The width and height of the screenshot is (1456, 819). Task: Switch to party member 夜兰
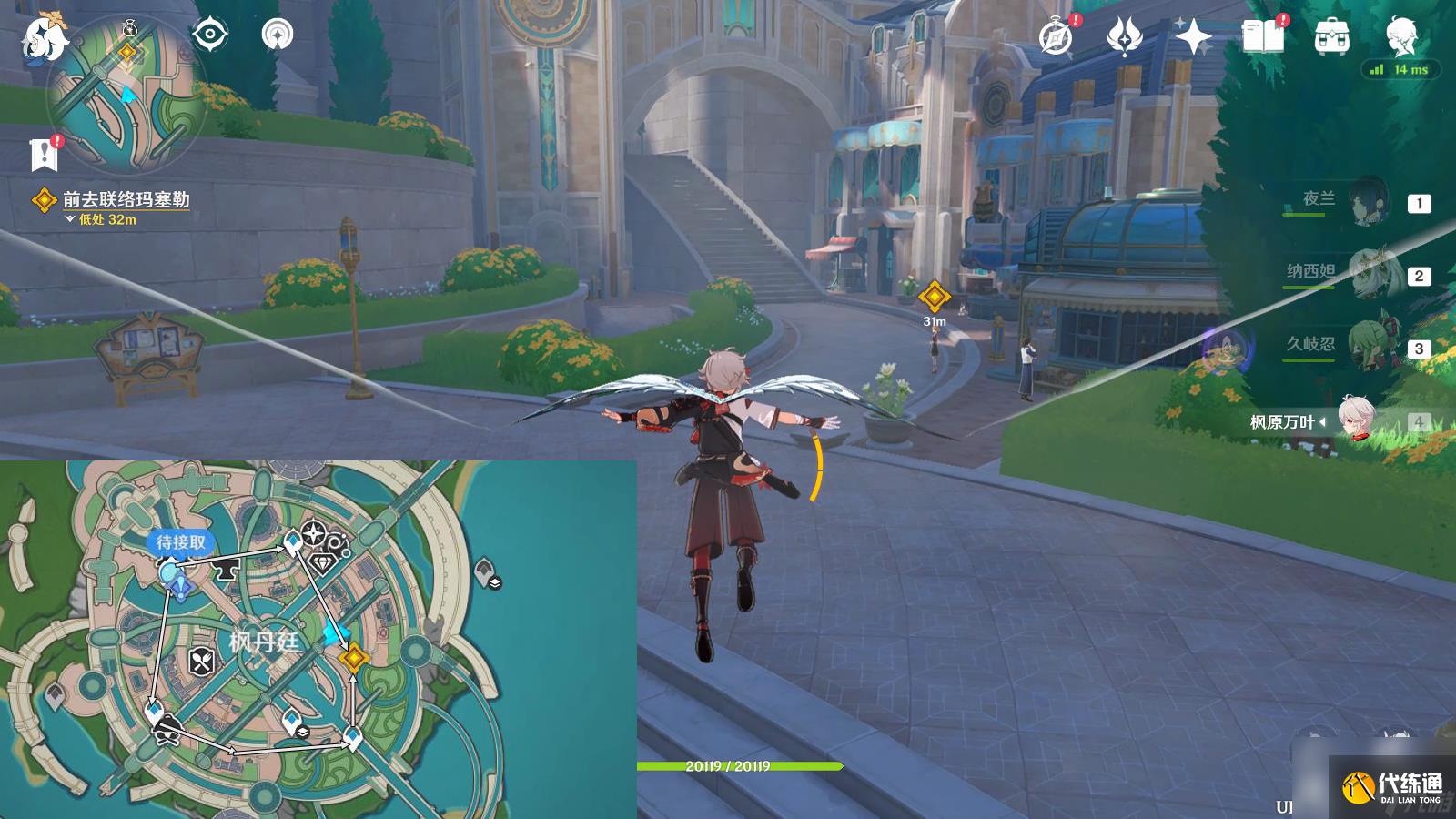1365,202
